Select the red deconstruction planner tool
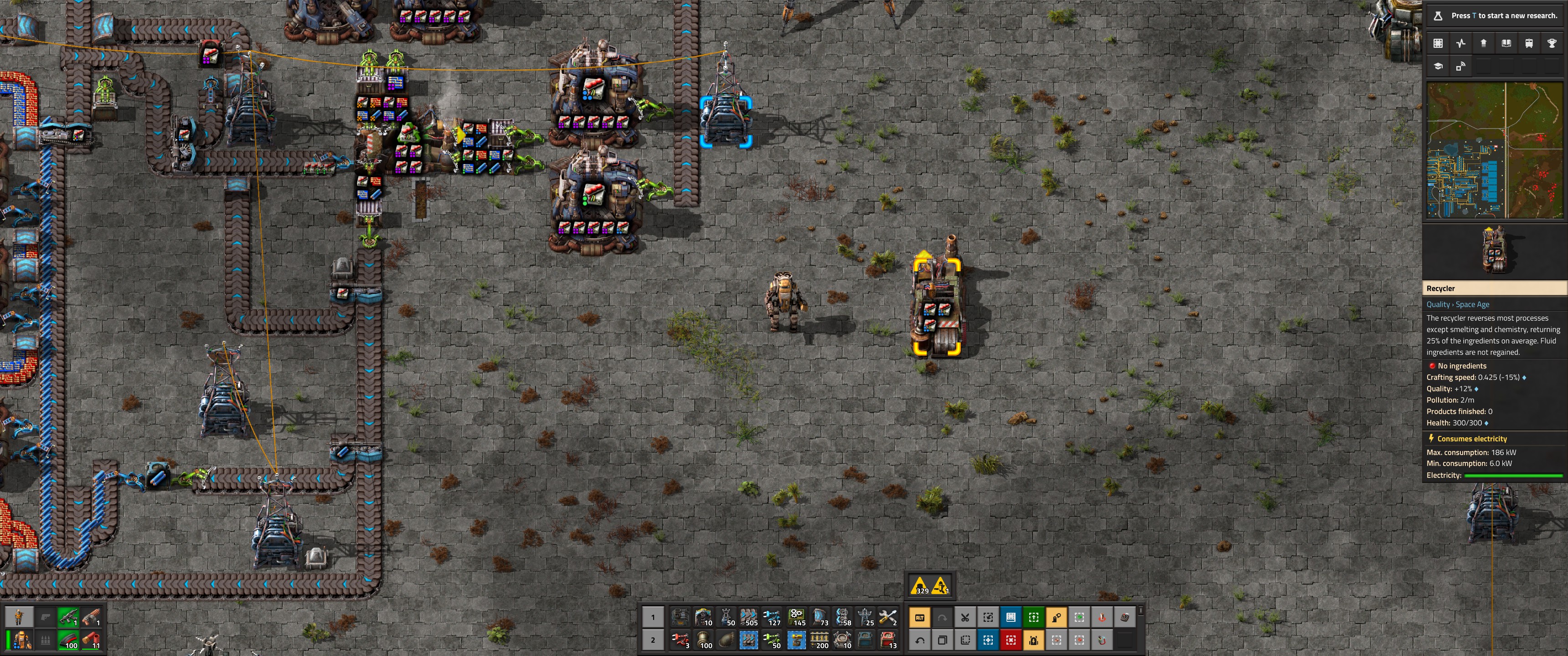This screenshot has width=1568, height=656. coord(1011,640)
